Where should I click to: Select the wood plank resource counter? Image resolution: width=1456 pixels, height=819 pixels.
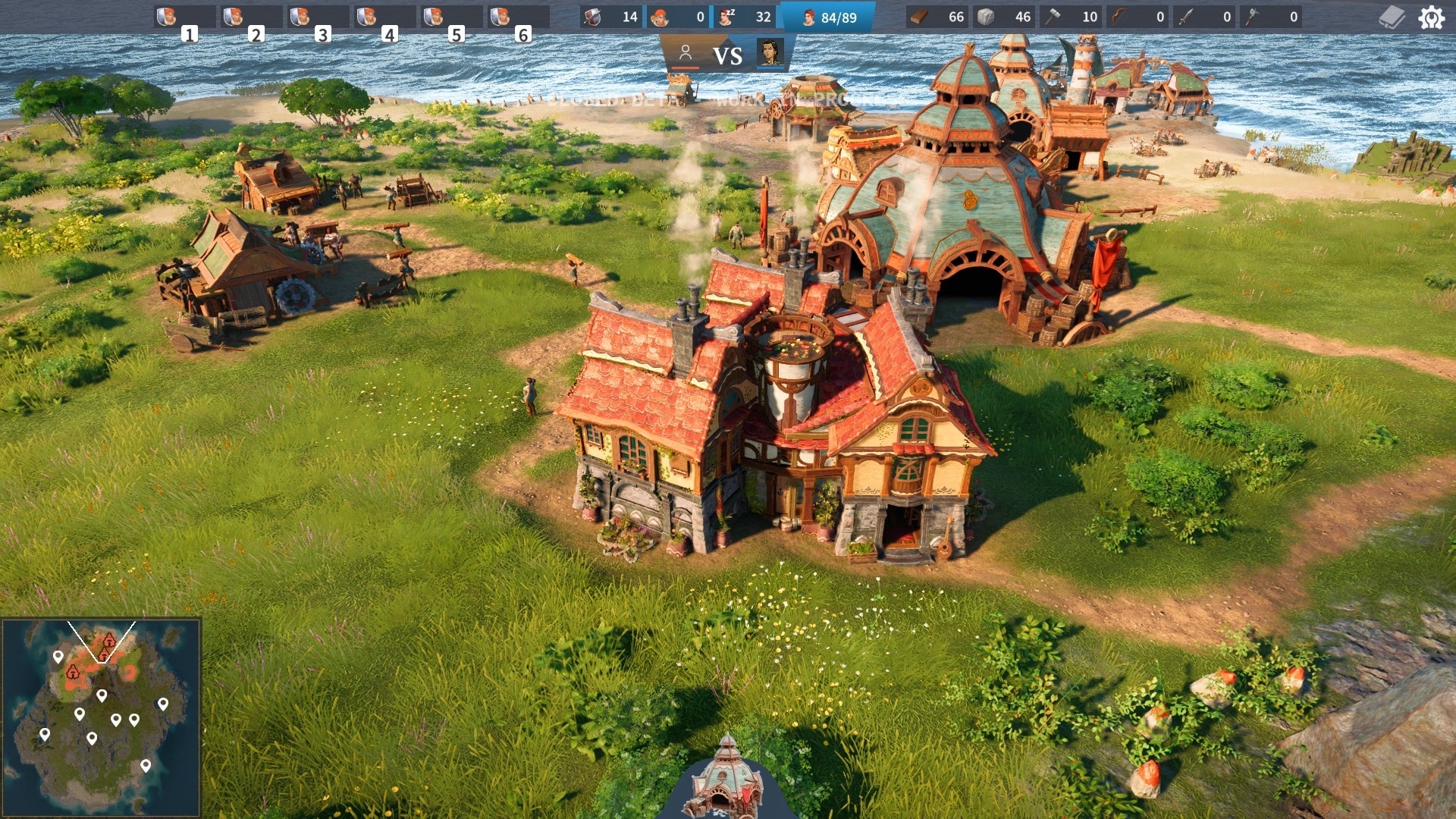click(938, 17)
